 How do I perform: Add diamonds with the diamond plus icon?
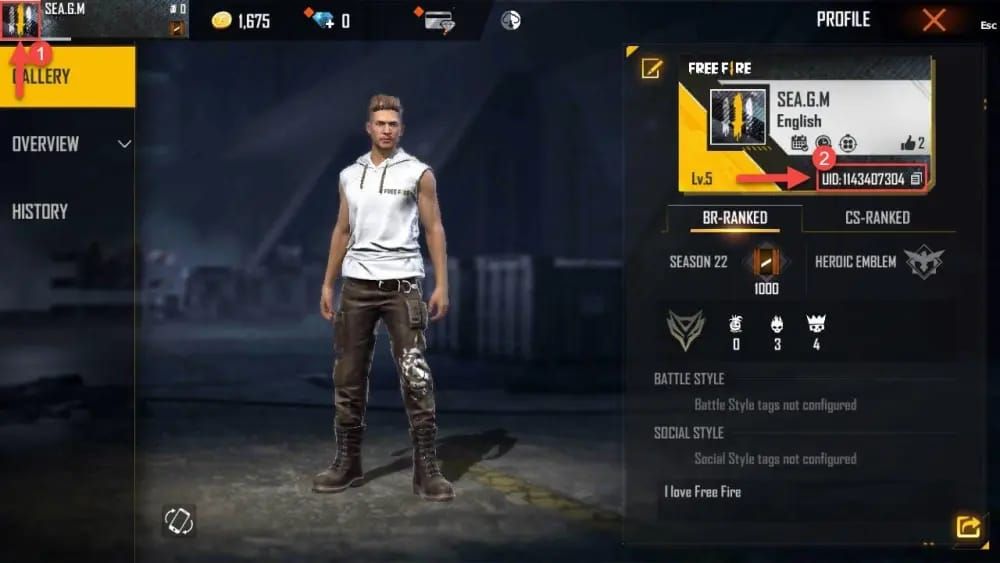click(x=323, y=20)
